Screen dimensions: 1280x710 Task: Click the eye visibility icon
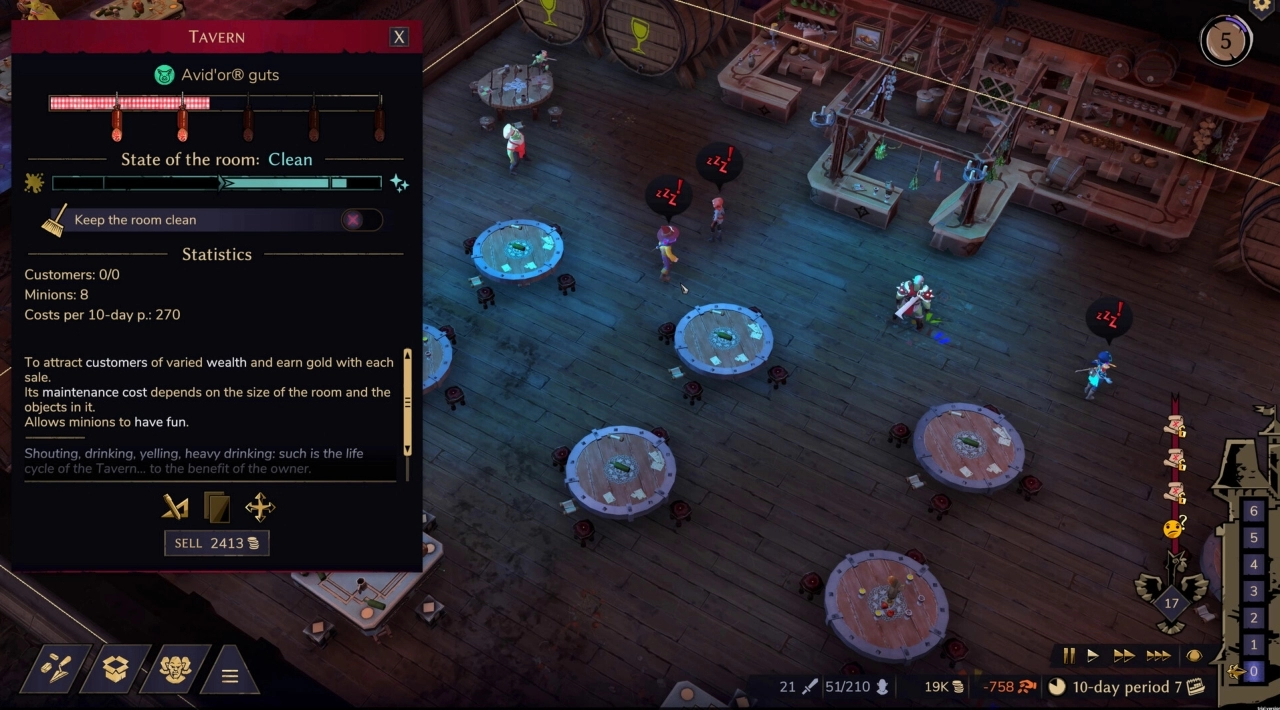tap(1194, 656)
